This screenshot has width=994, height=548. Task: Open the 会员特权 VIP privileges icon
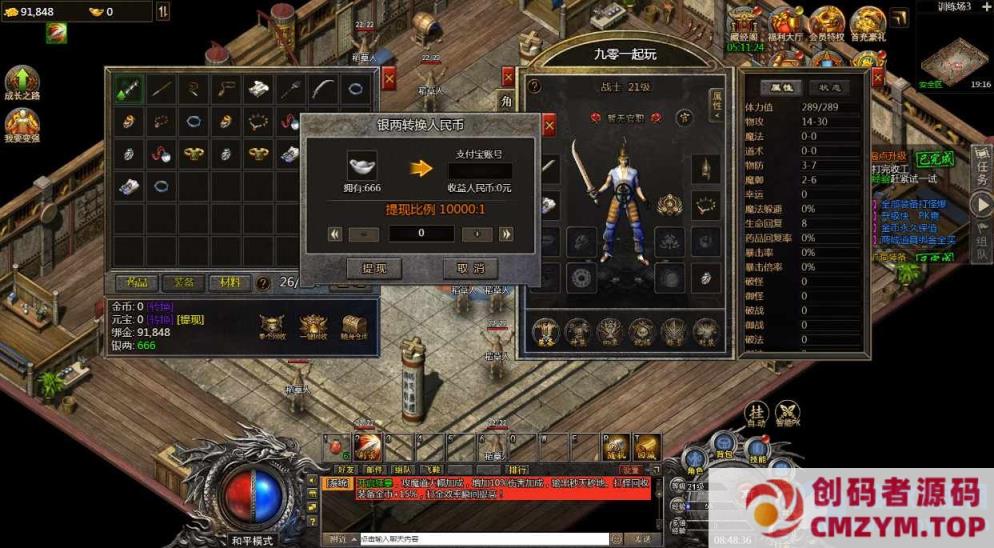827,24
